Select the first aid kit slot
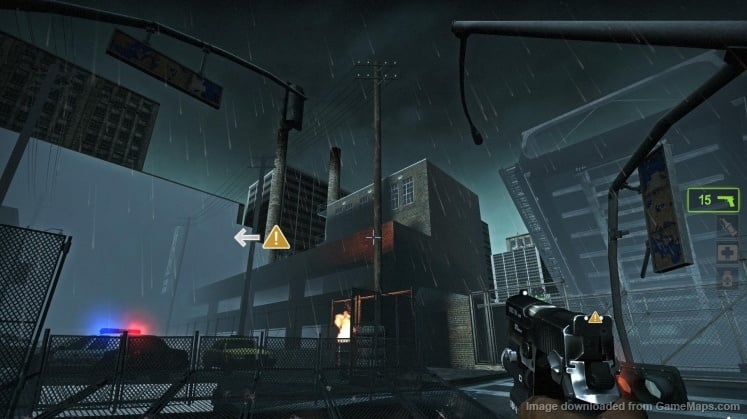Viewport: 747px width, 419px height. click(726, 252)
